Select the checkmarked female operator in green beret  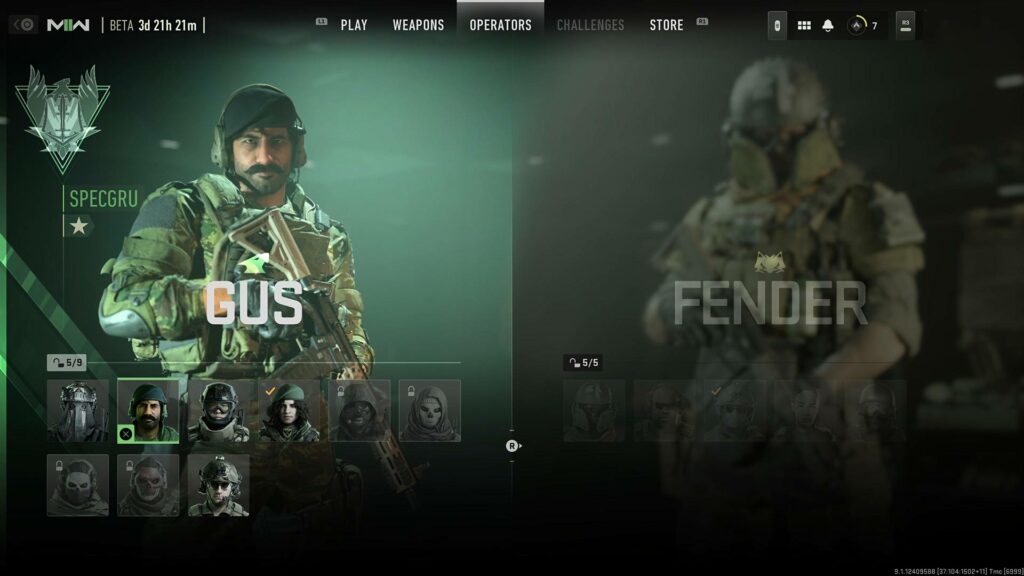pyautogui.click(x=289, y=410)
